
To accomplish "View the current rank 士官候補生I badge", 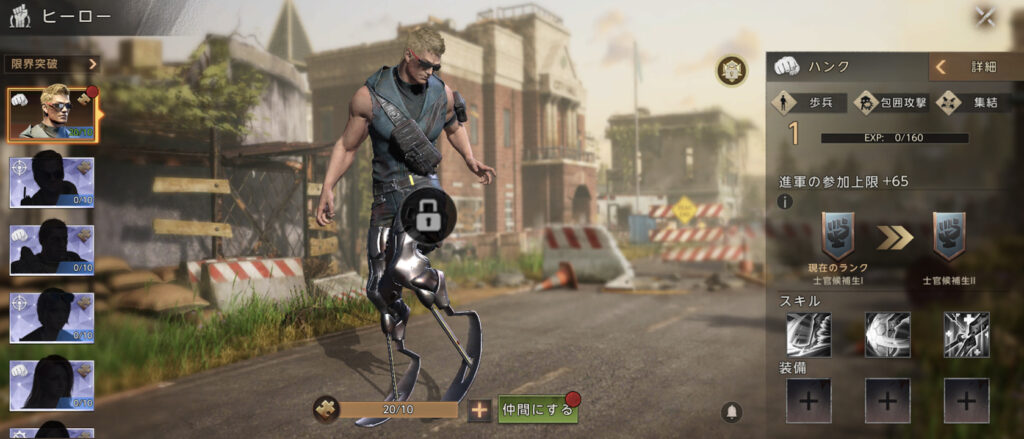I will click(x=837, y=237).
